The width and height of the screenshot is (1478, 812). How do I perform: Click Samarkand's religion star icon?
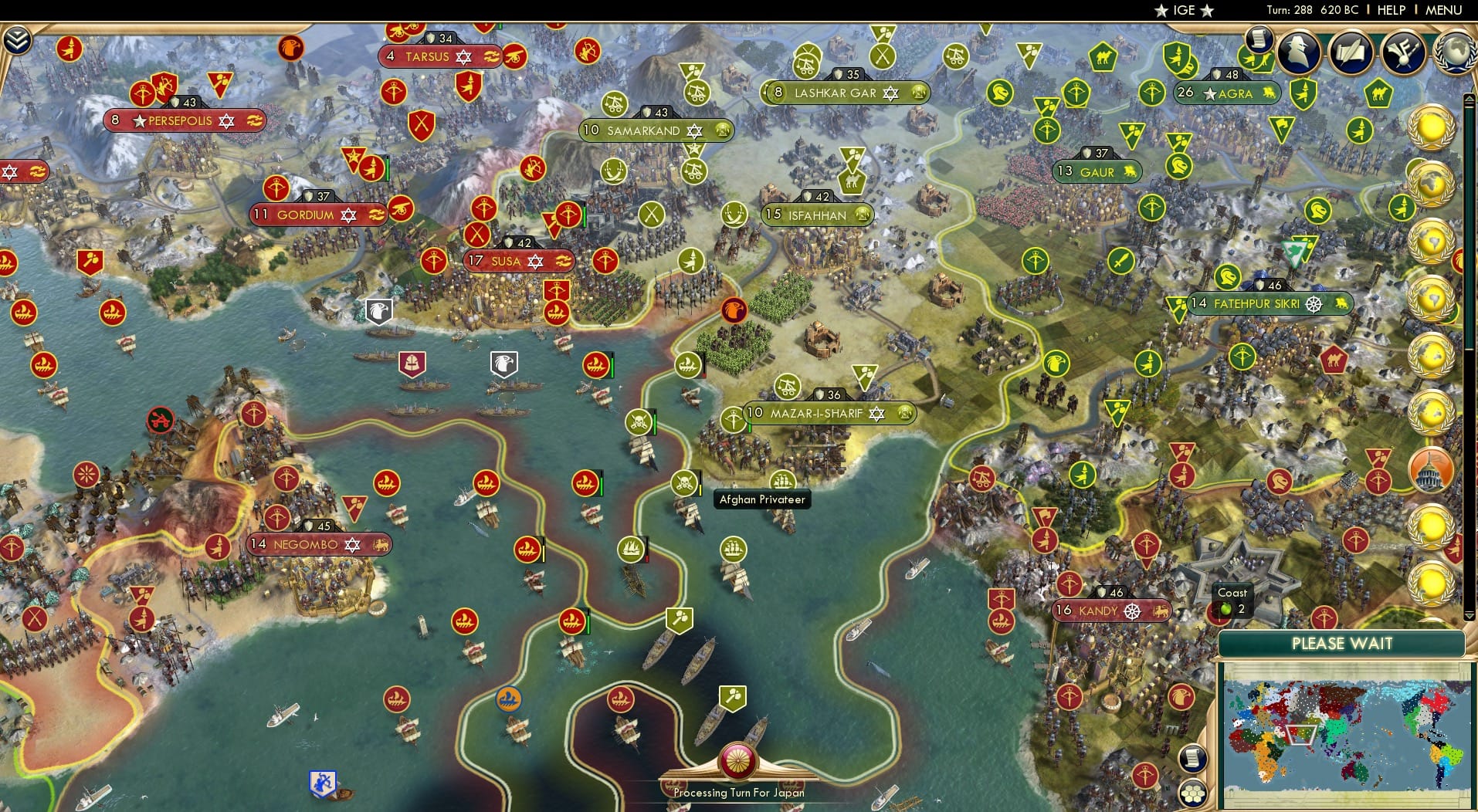[694, 131]
